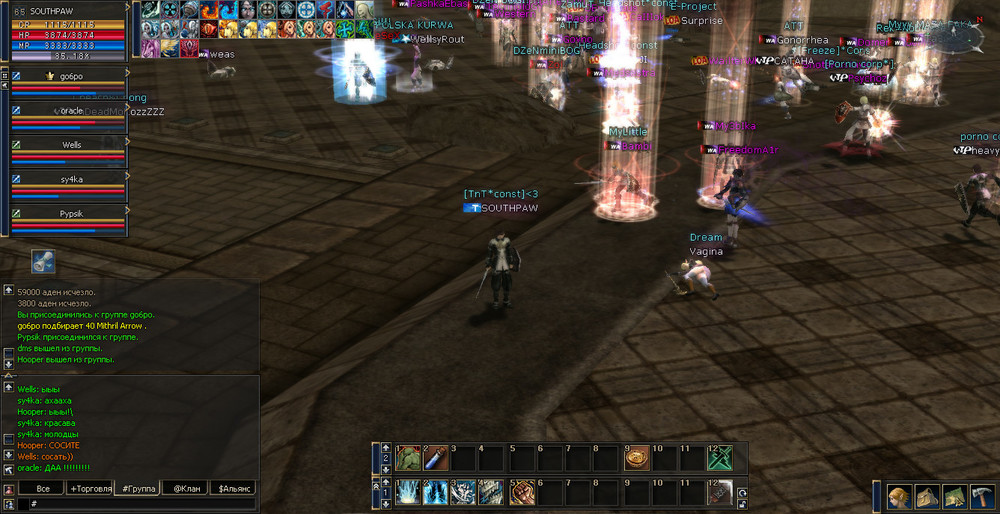This screenshot has height=514, width=1000.
Task: Use the blue potion in hotbar slot
Action: click(x=435, y=458)
